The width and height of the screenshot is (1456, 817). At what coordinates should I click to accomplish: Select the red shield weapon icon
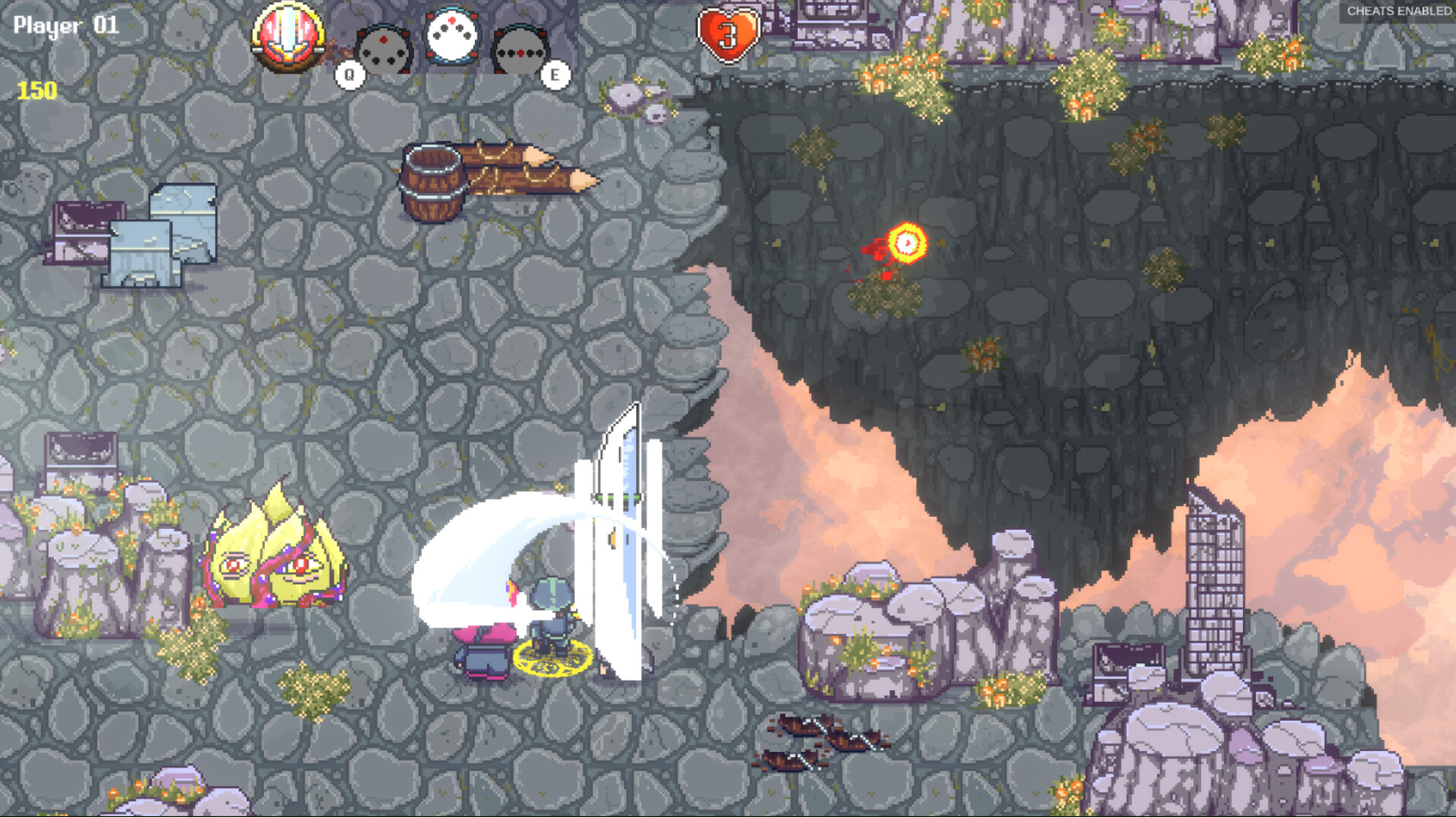coord(287,36)
